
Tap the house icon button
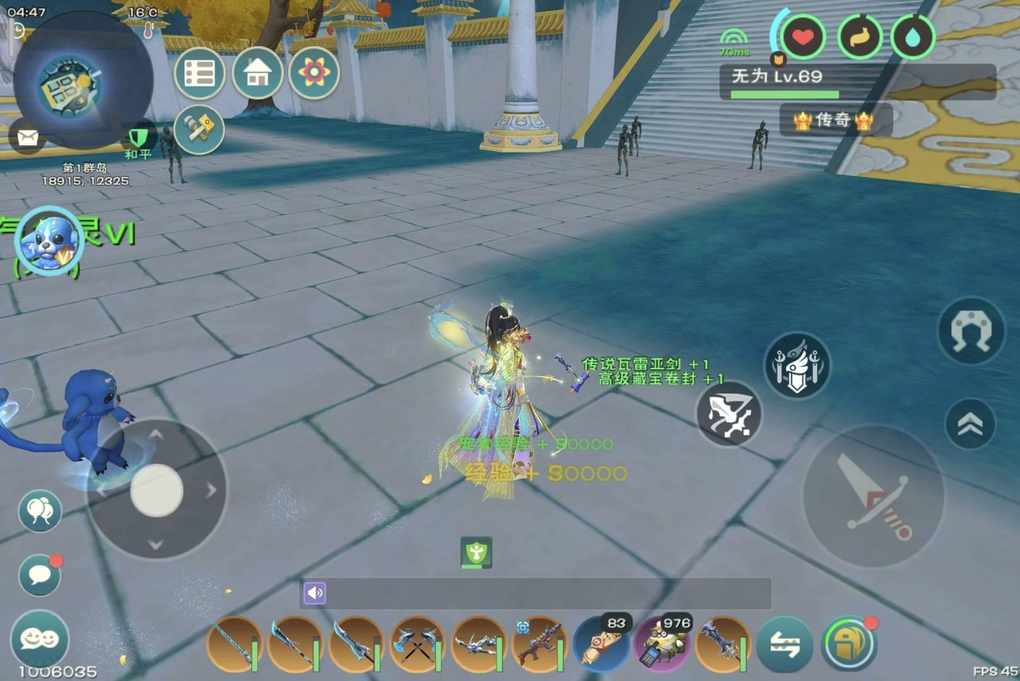257,73
